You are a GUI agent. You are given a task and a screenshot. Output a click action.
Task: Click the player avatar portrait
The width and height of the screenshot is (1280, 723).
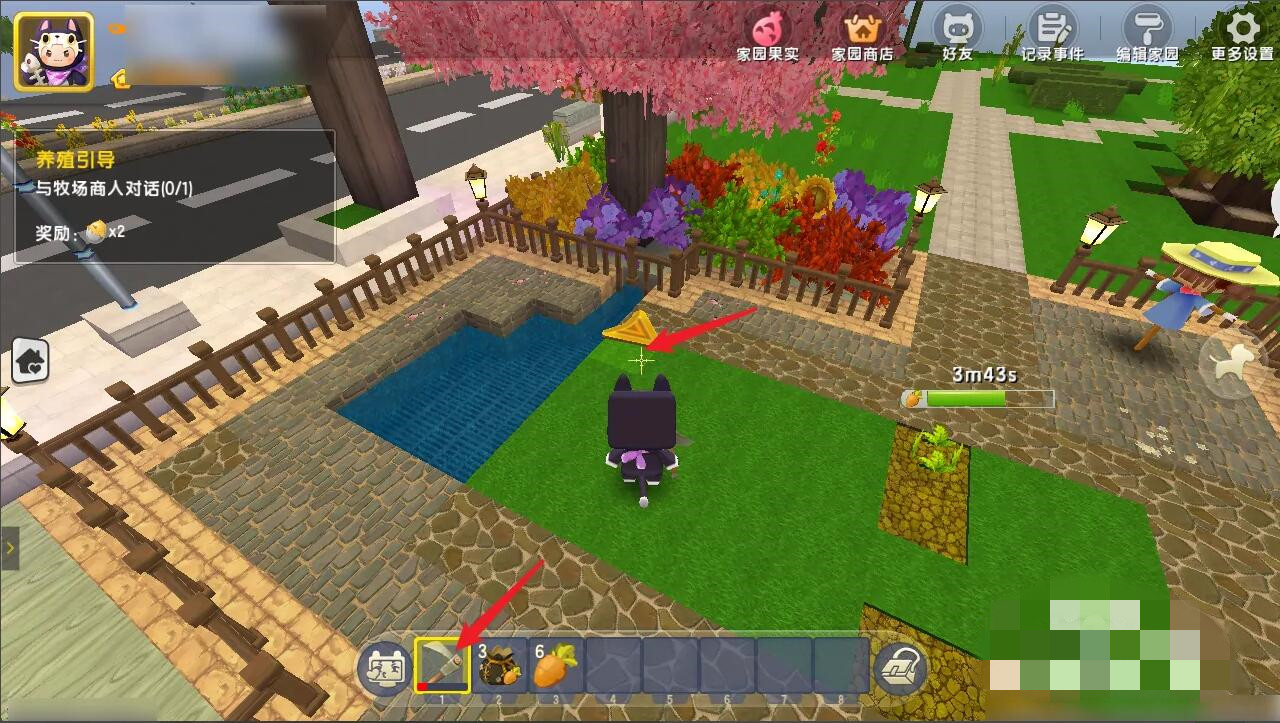[x=53, y=51]
